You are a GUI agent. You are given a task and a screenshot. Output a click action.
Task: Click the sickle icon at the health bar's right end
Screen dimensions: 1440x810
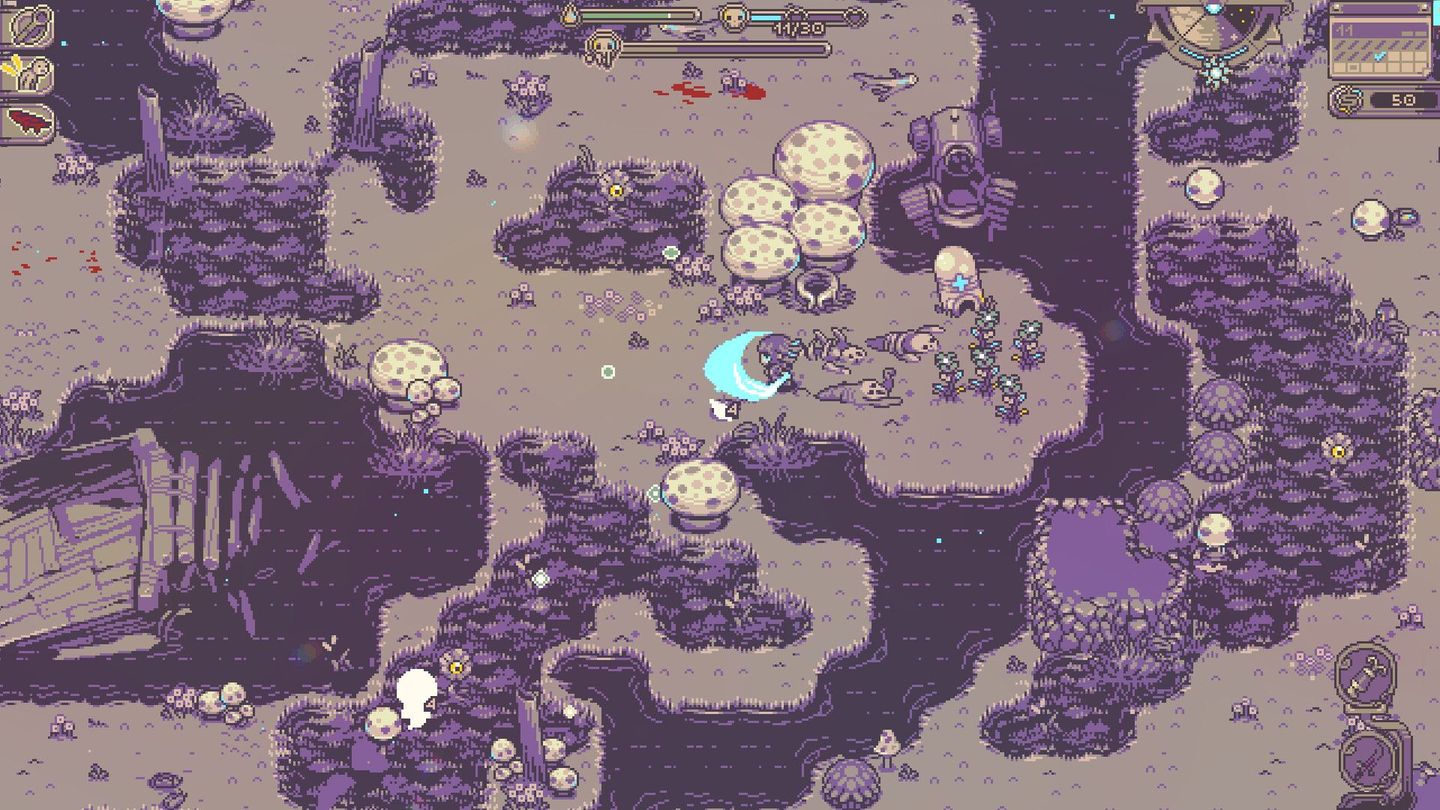tap(857, 17)
